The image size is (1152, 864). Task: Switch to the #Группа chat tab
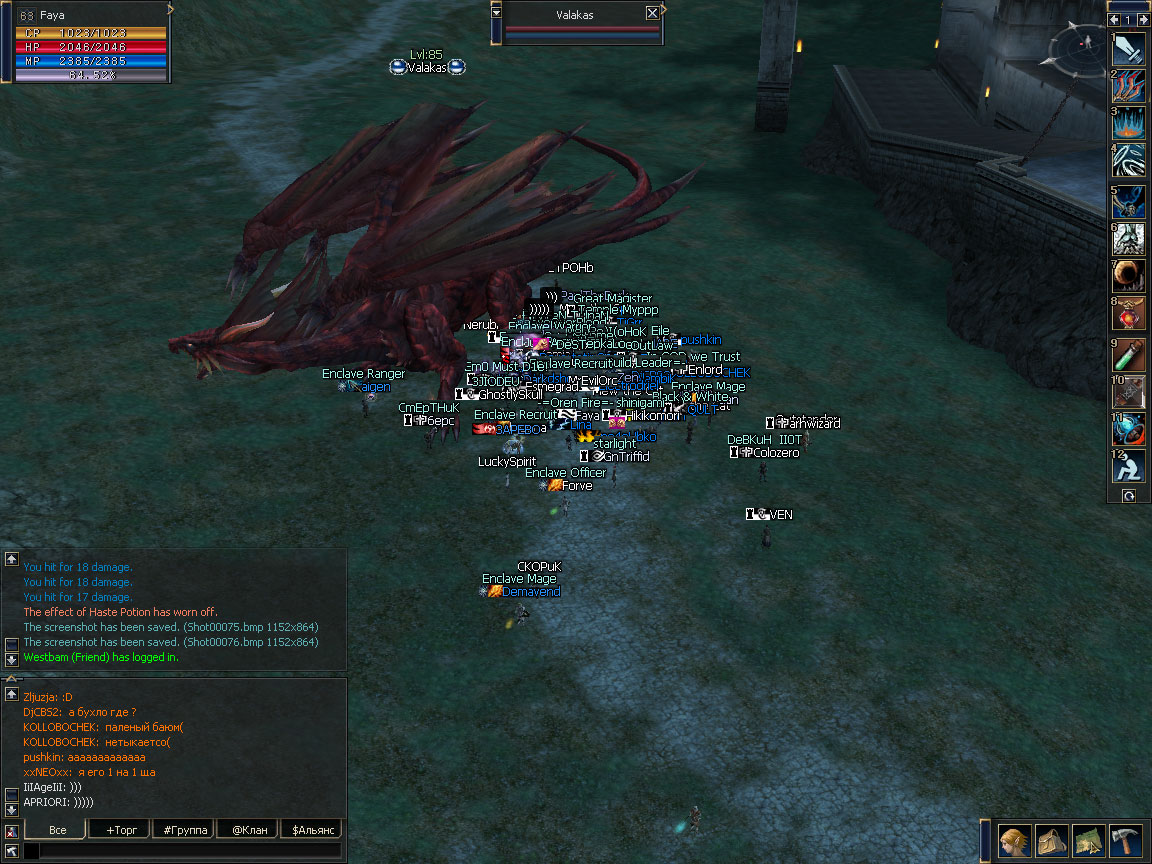[x=185, y=830]
